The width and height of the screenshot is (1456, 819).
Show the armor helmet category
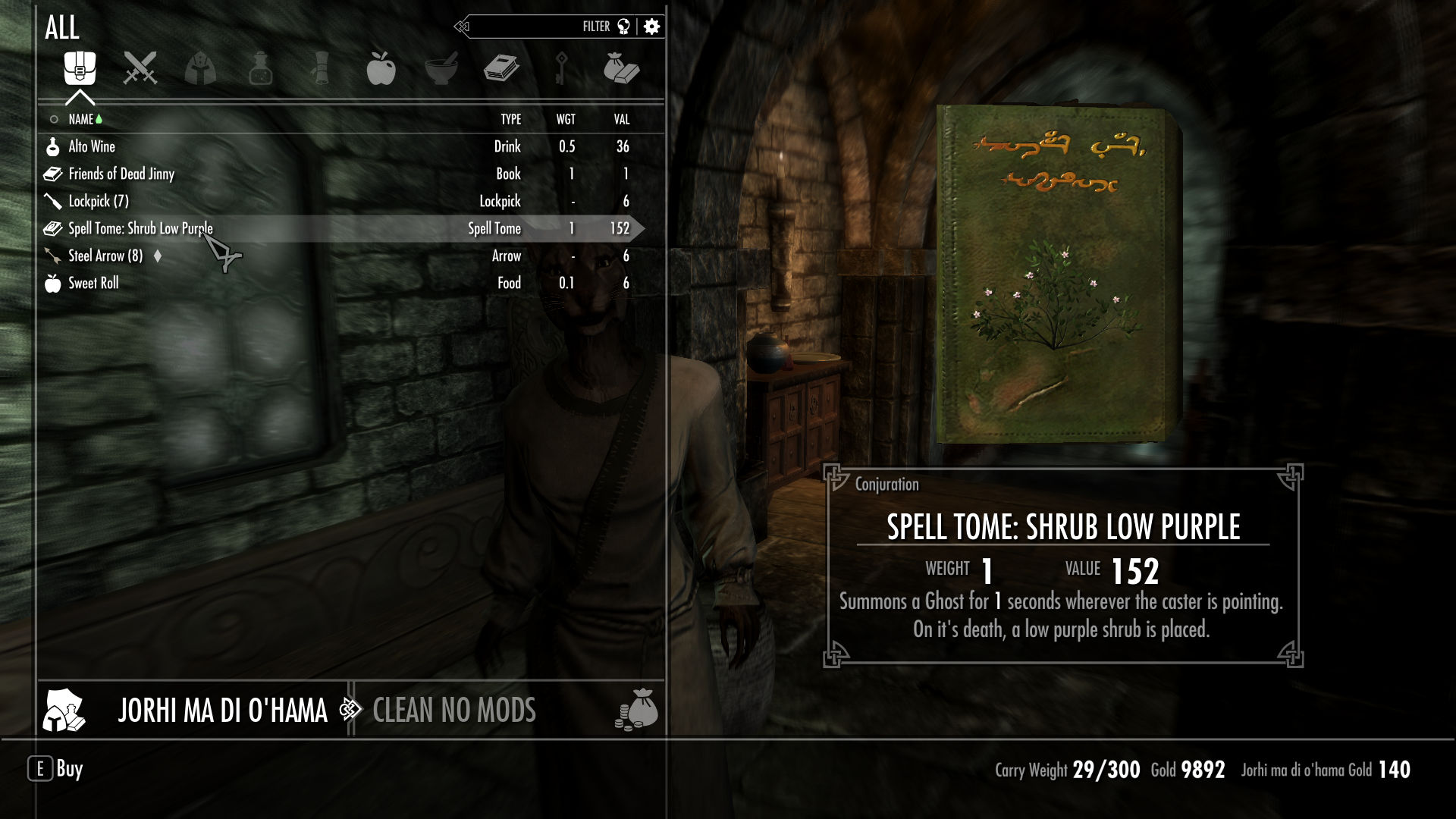coord(200,68)
